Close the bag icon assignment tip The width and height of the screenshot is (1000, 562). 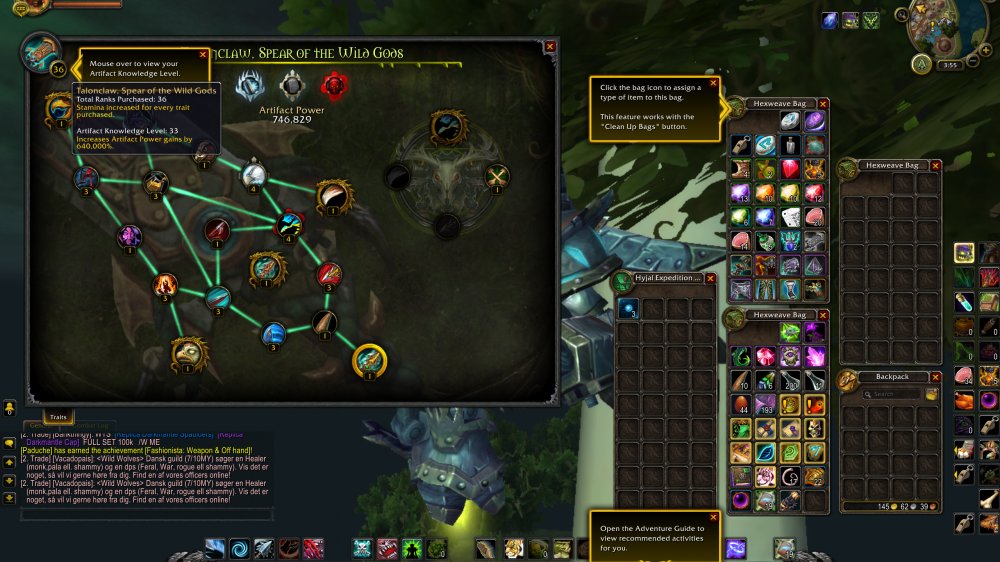[713, 84]
